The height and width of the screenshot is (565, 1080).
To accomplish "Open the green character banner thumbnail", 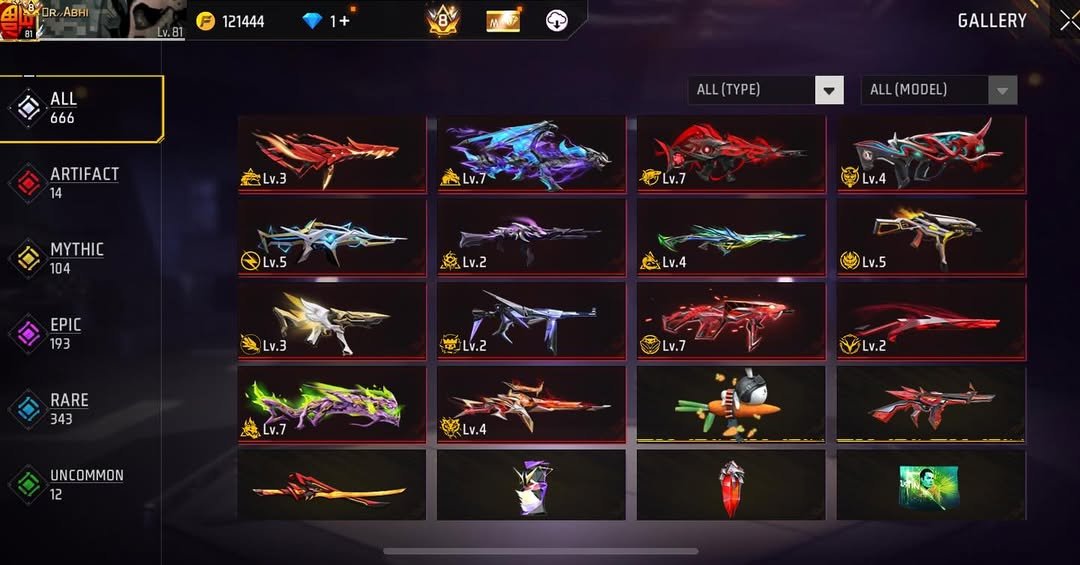I will coord(930,484).
